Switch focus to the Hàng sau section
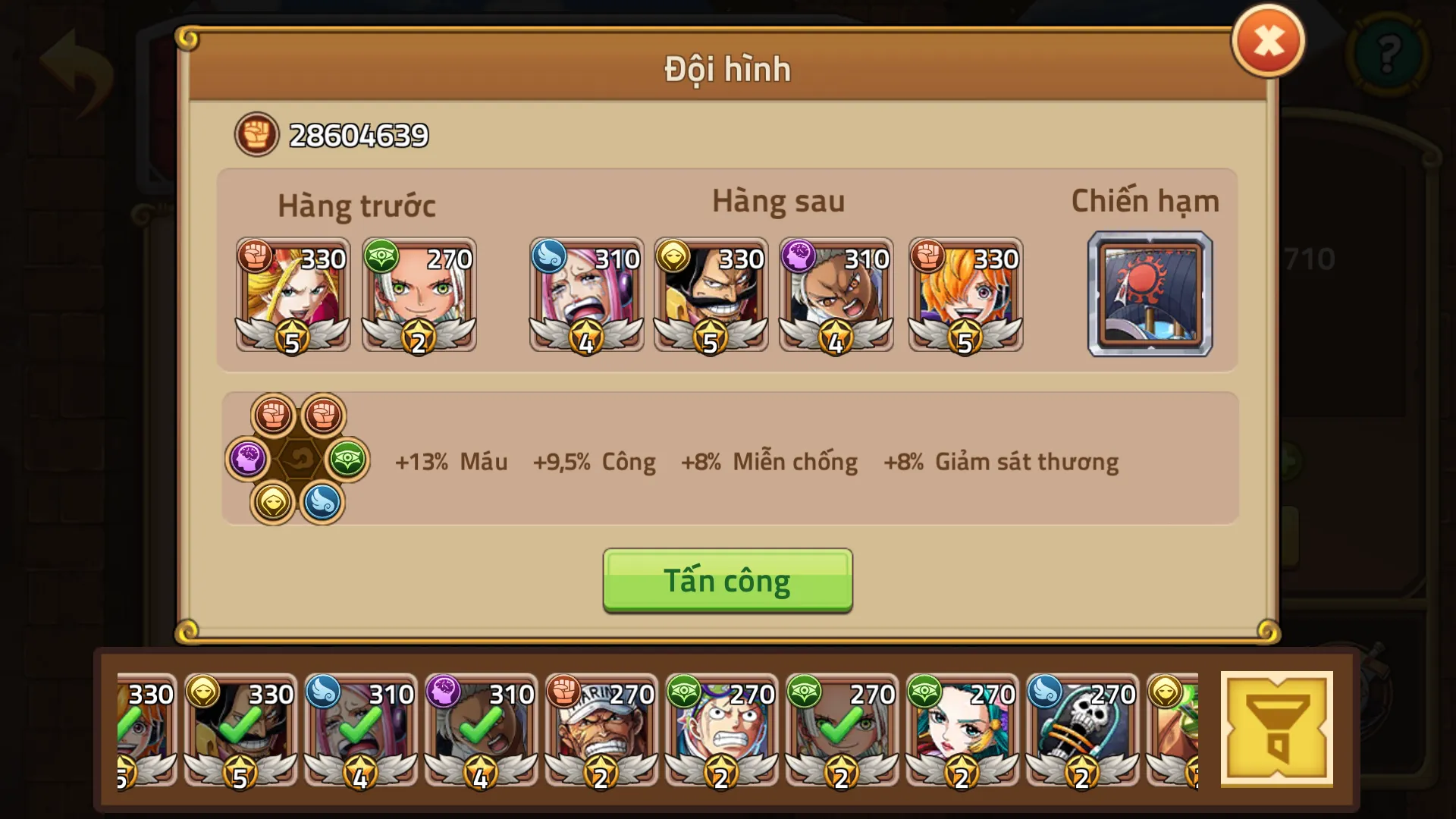The width and height of the screenshot is (1456, 819). (x=777, y=201)
